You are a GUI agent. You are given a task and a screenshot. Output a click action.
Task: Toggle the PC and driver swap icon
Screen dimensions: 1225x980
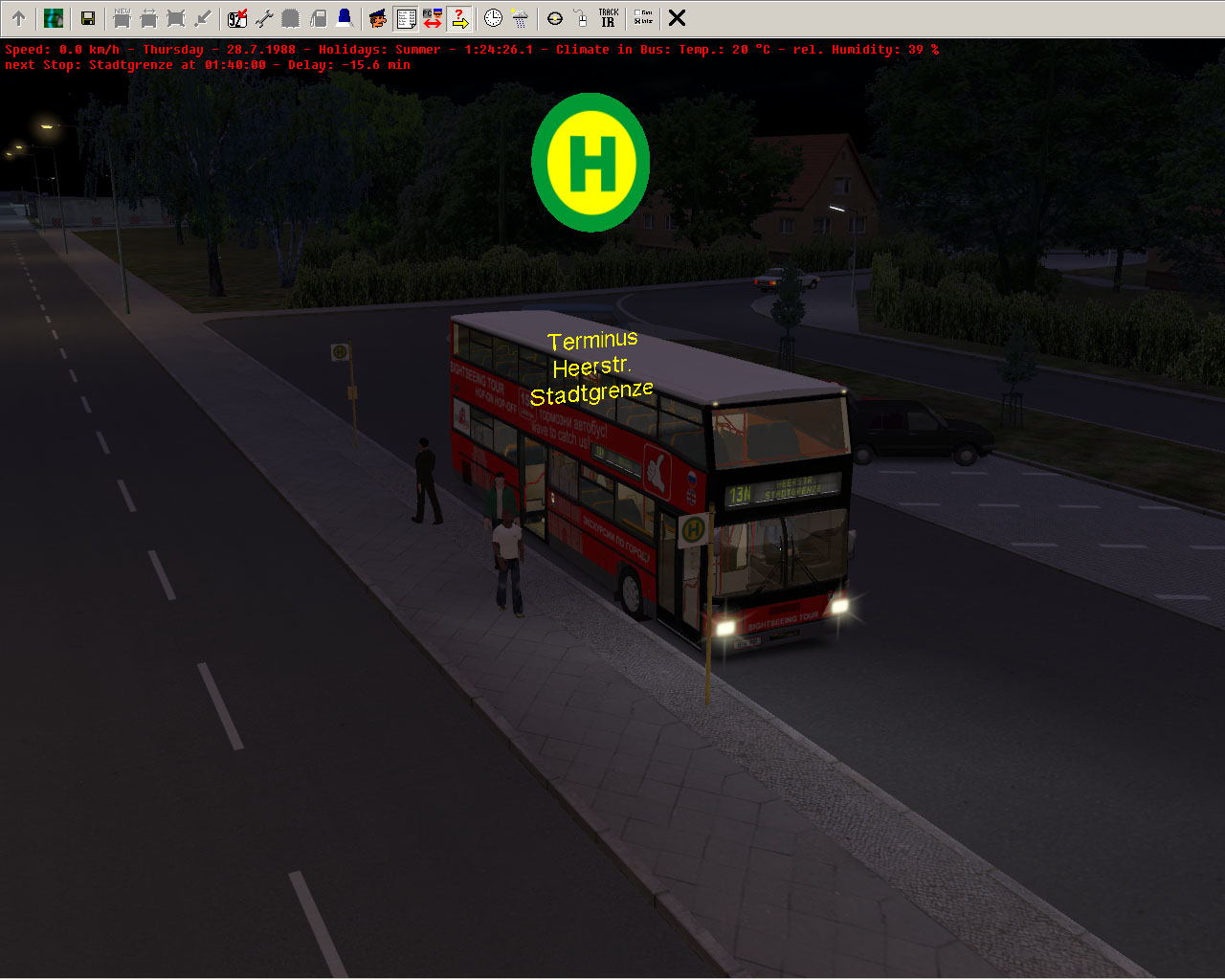point(432,18)
